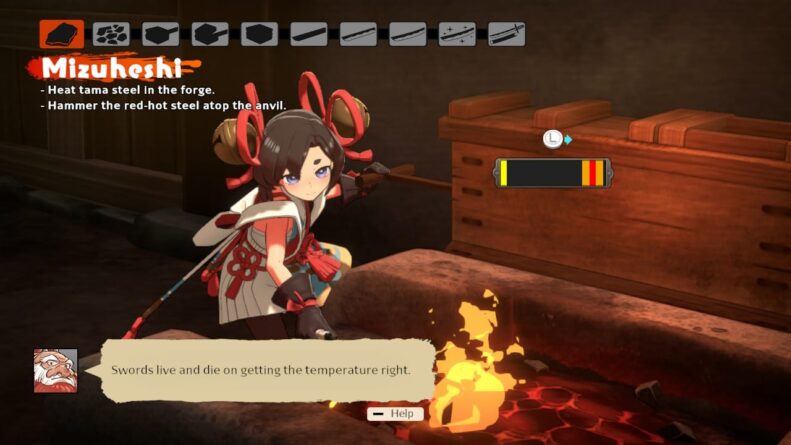Click the broken steel pieces step icon
Viewport: 791px width, 445px height.
pos(111,34)
